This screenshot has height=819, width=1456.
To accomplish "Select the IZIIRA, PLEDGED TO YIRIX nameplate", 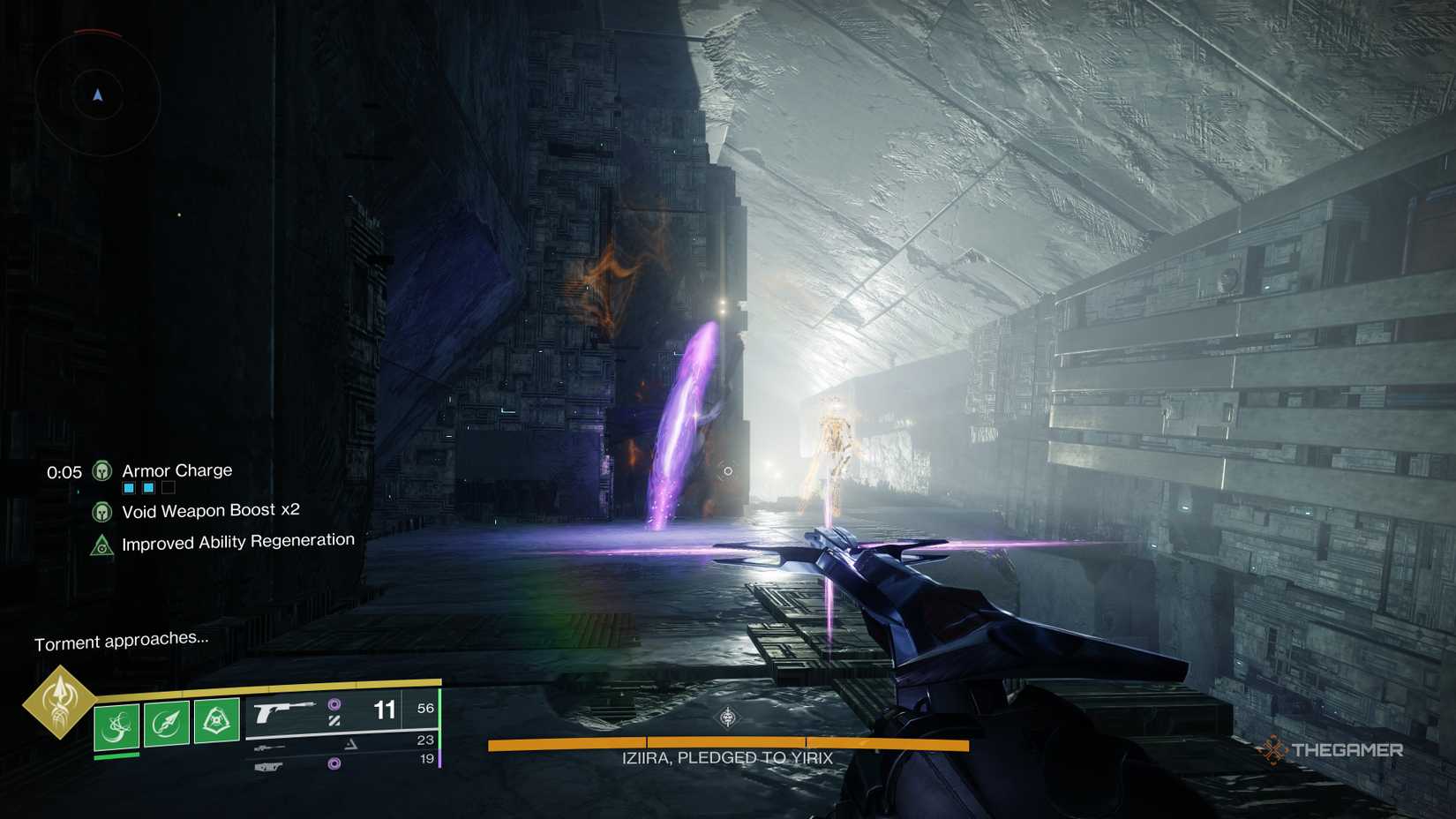I will pos(728,756).
